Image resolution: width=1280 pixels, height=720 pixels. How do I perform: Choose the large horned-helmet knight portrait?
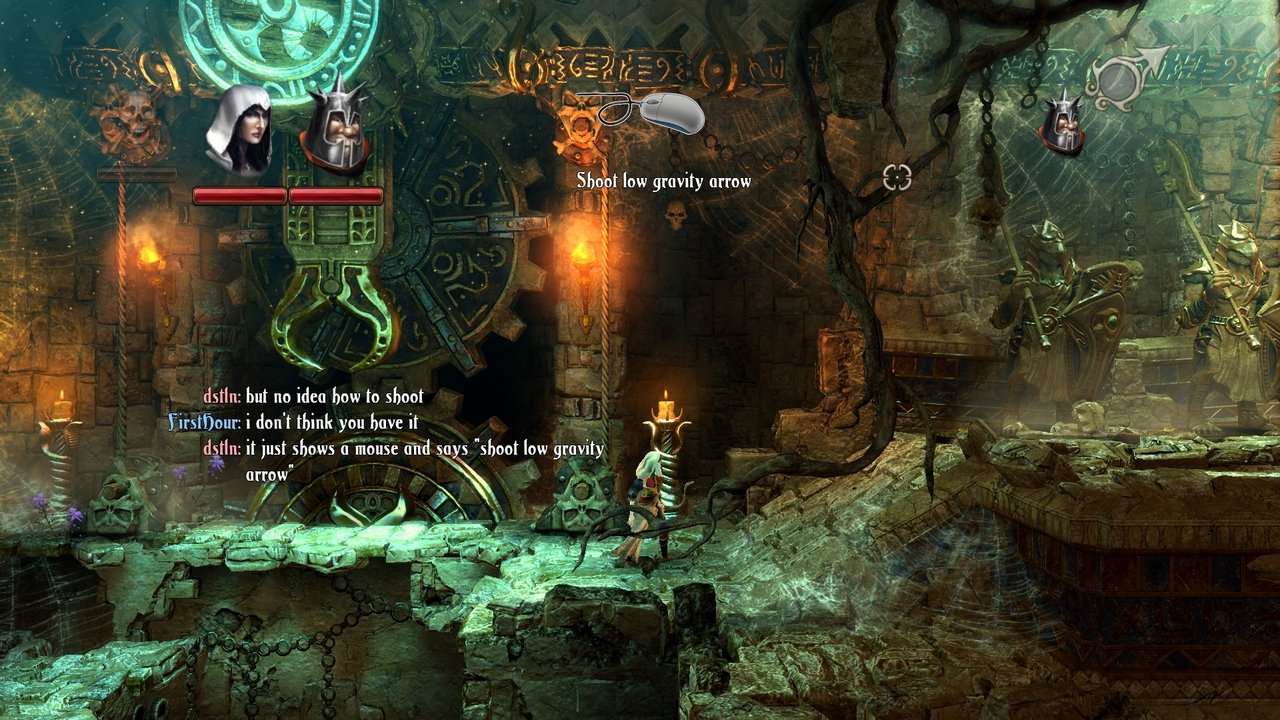pos(334,130)
